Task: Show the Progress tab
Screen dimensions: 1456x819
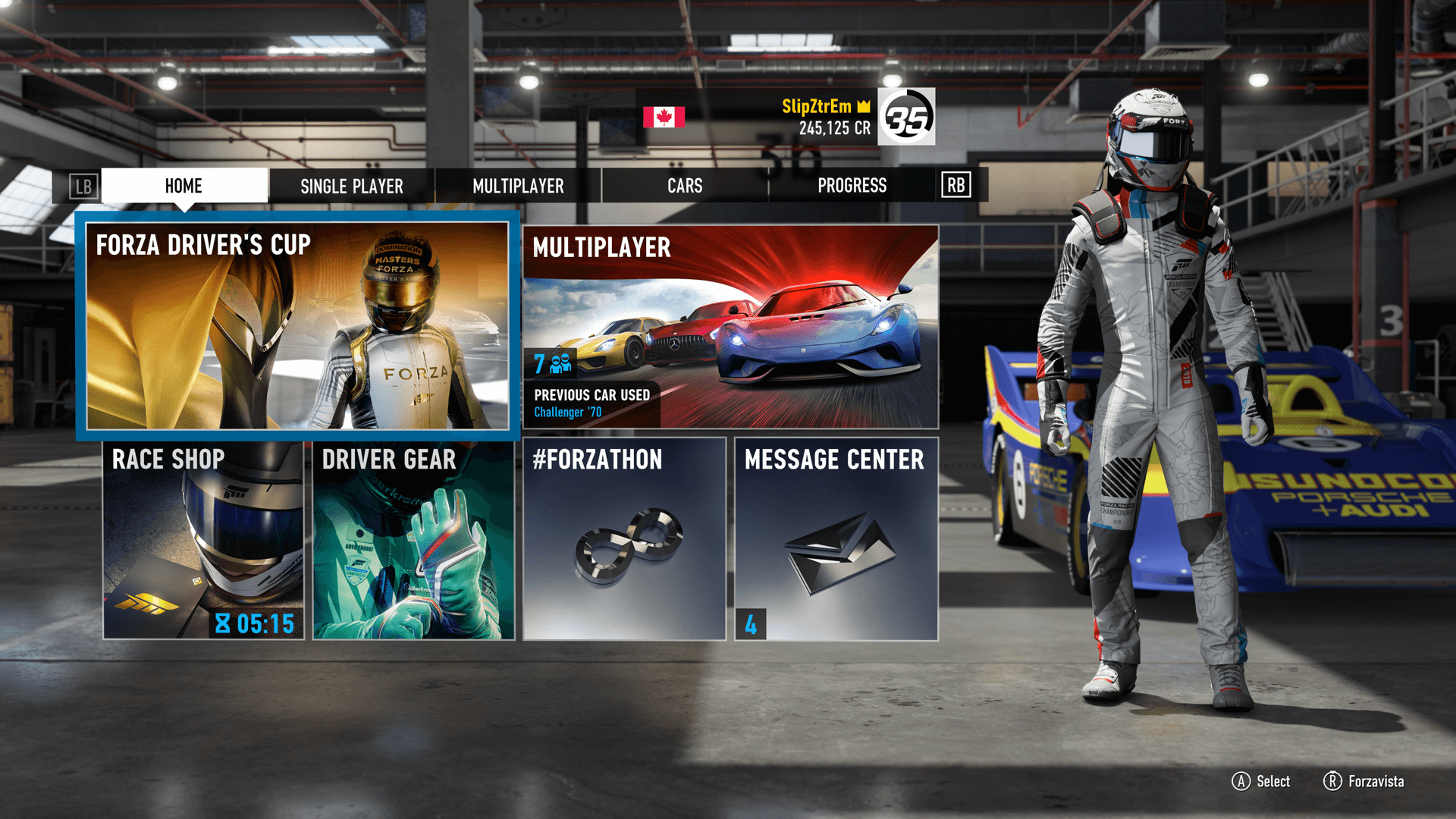Action: [x=852, y=186]
